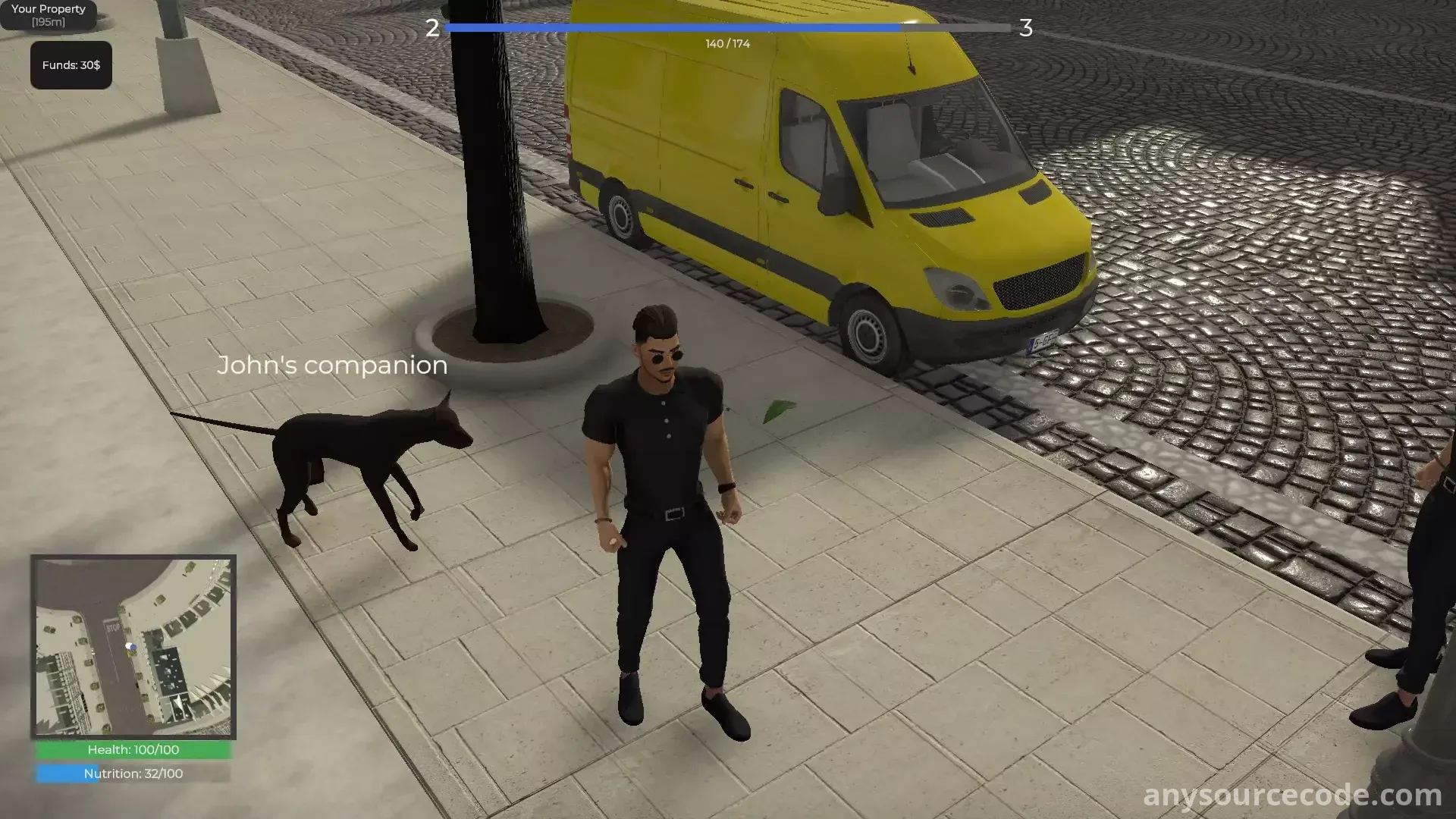Click the minimap in the corner
This screenshot has width=1456, height=819.
133,647
